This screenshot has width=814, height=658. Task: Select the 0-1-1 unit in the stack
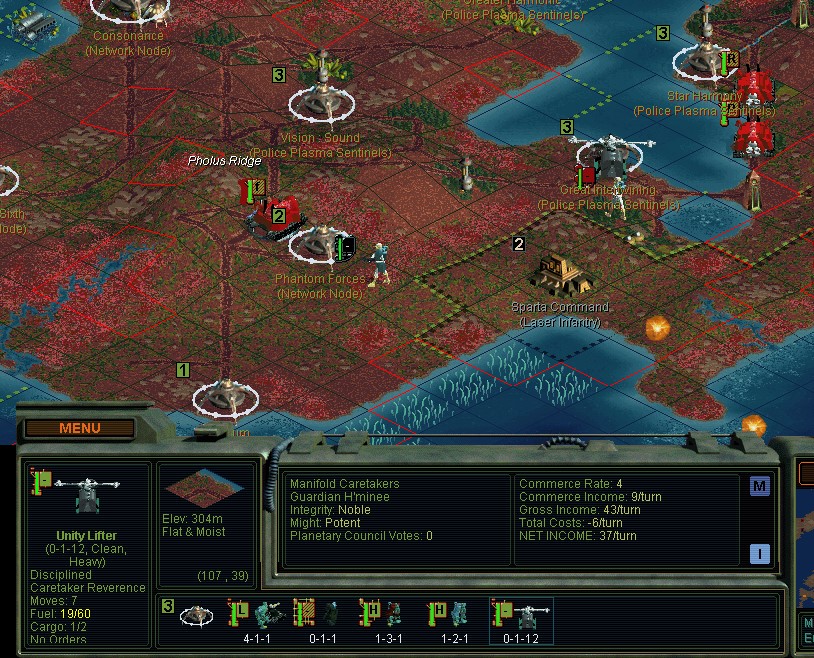tap(321, 614)
